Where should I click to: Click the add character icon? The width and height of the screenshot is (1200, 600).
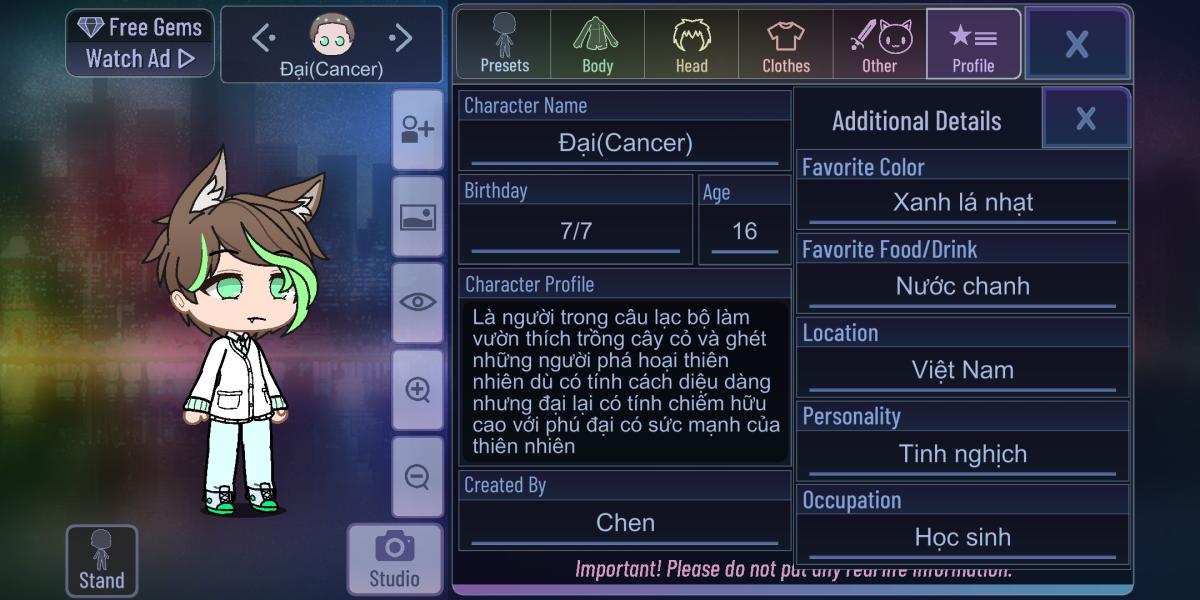(418, 130)
